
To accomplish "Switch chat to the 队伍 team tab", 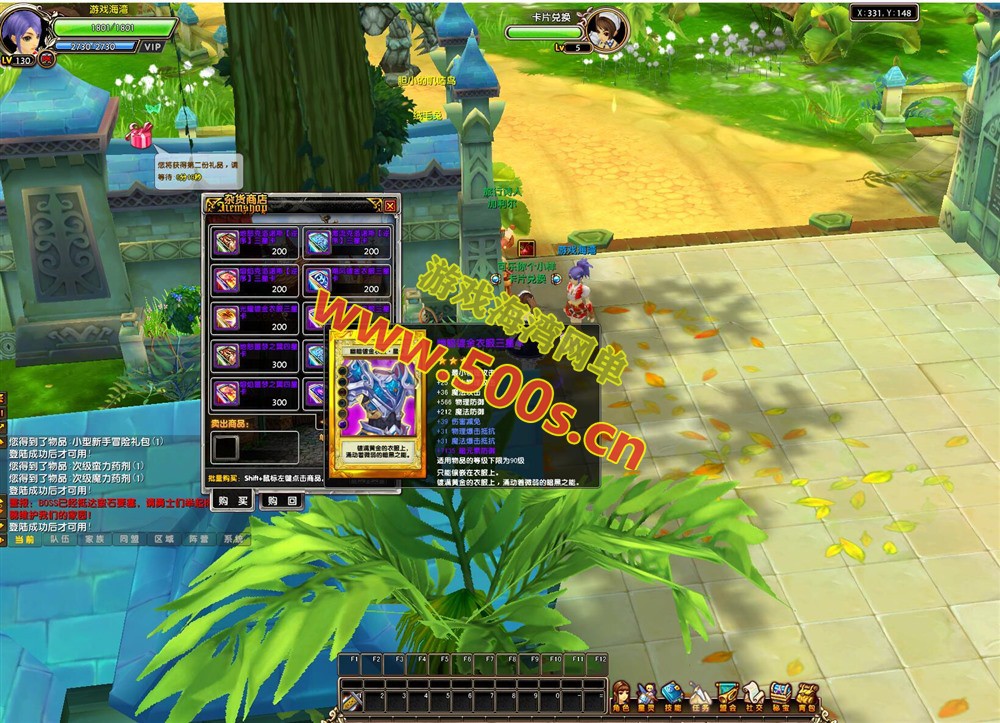I will (59, 539).
